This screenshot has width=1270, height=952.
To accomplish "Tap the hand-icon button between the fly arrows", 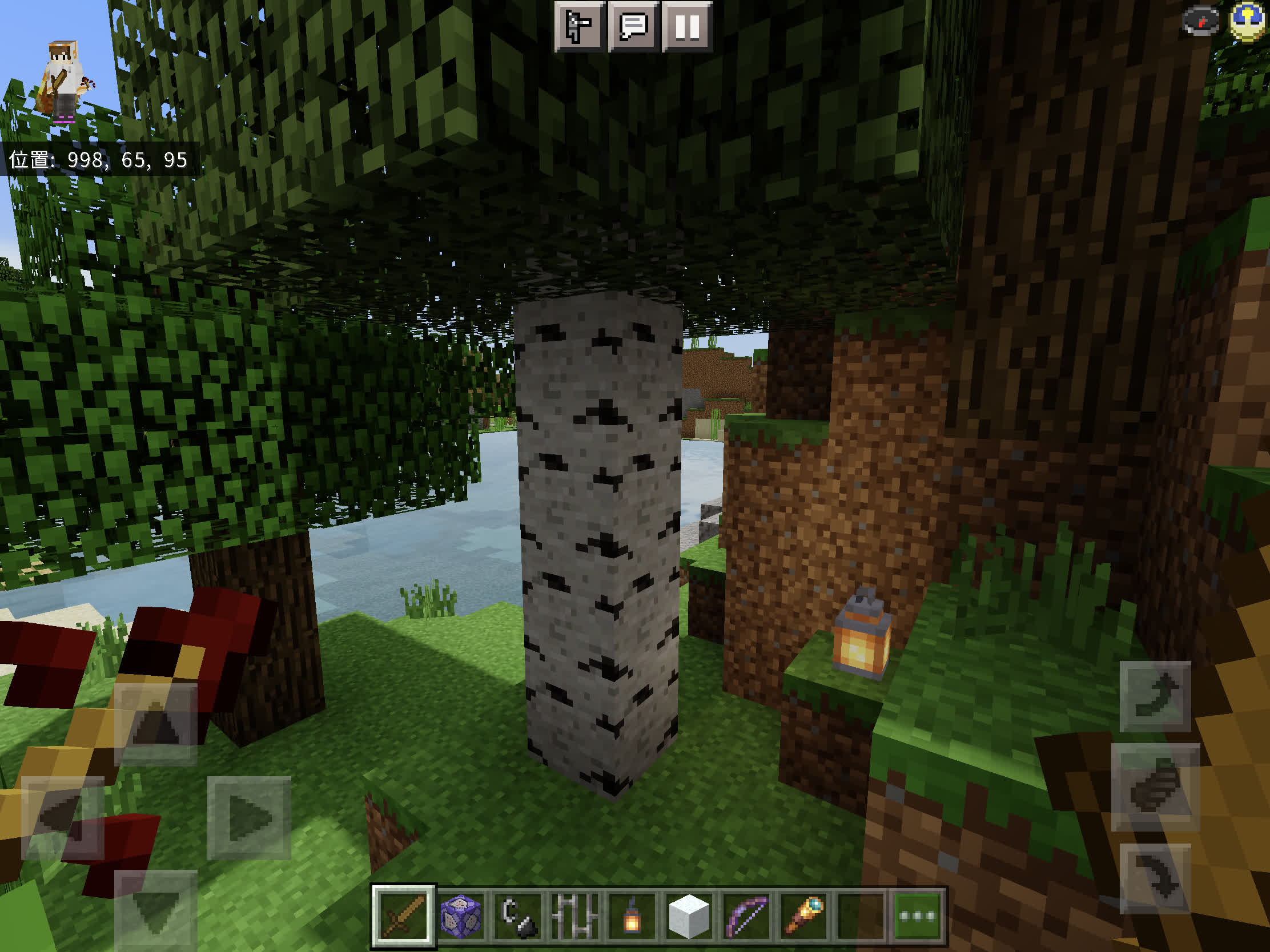I will pos(1155,786).
